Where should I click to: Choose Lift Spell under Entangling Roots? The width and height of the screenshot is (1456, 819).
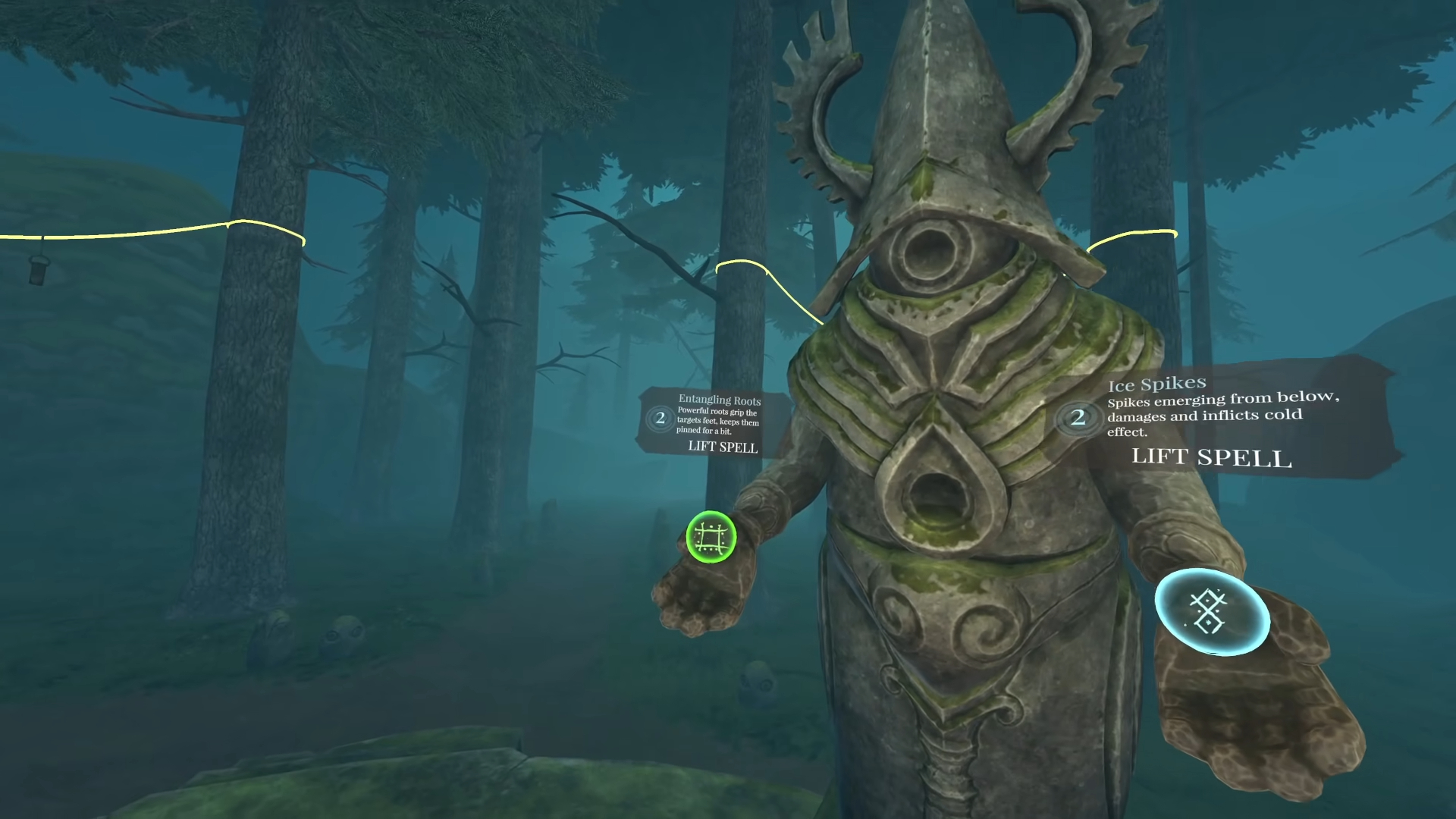722,447
